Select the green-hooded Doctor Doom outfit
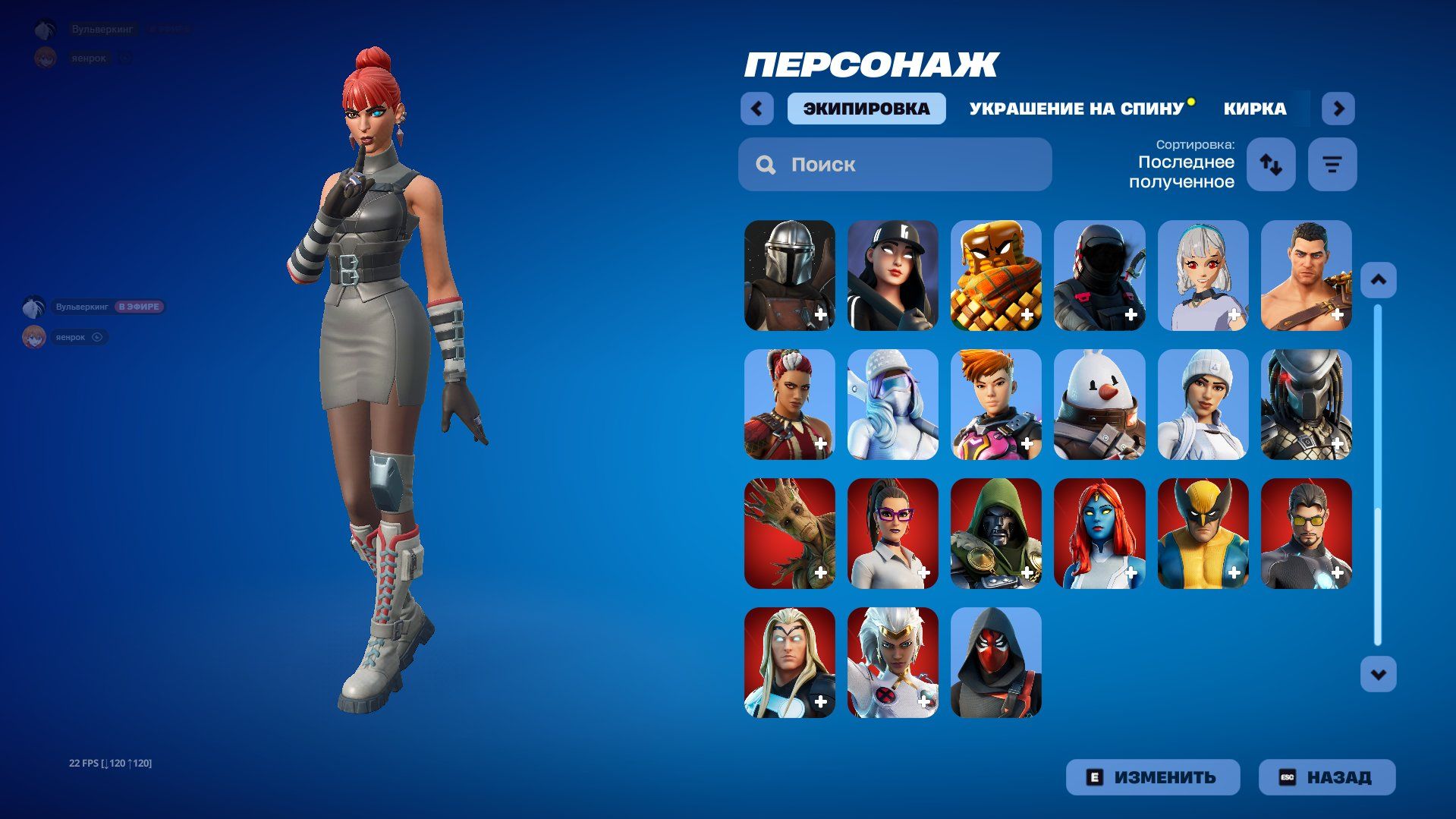The image size is (1456, 819). click(x=995, y=533)
